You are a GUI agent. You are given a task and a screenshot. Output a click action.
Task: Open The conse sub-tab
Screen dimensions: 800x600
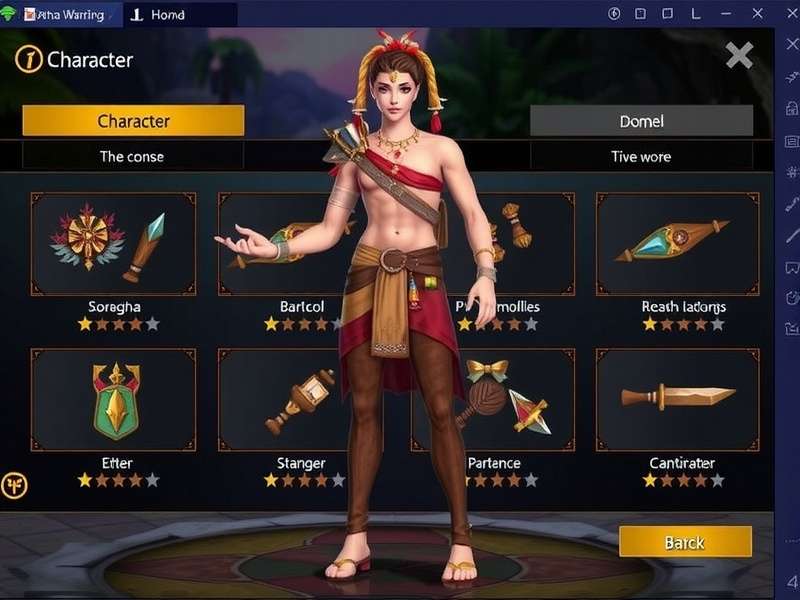click(132, 156)
